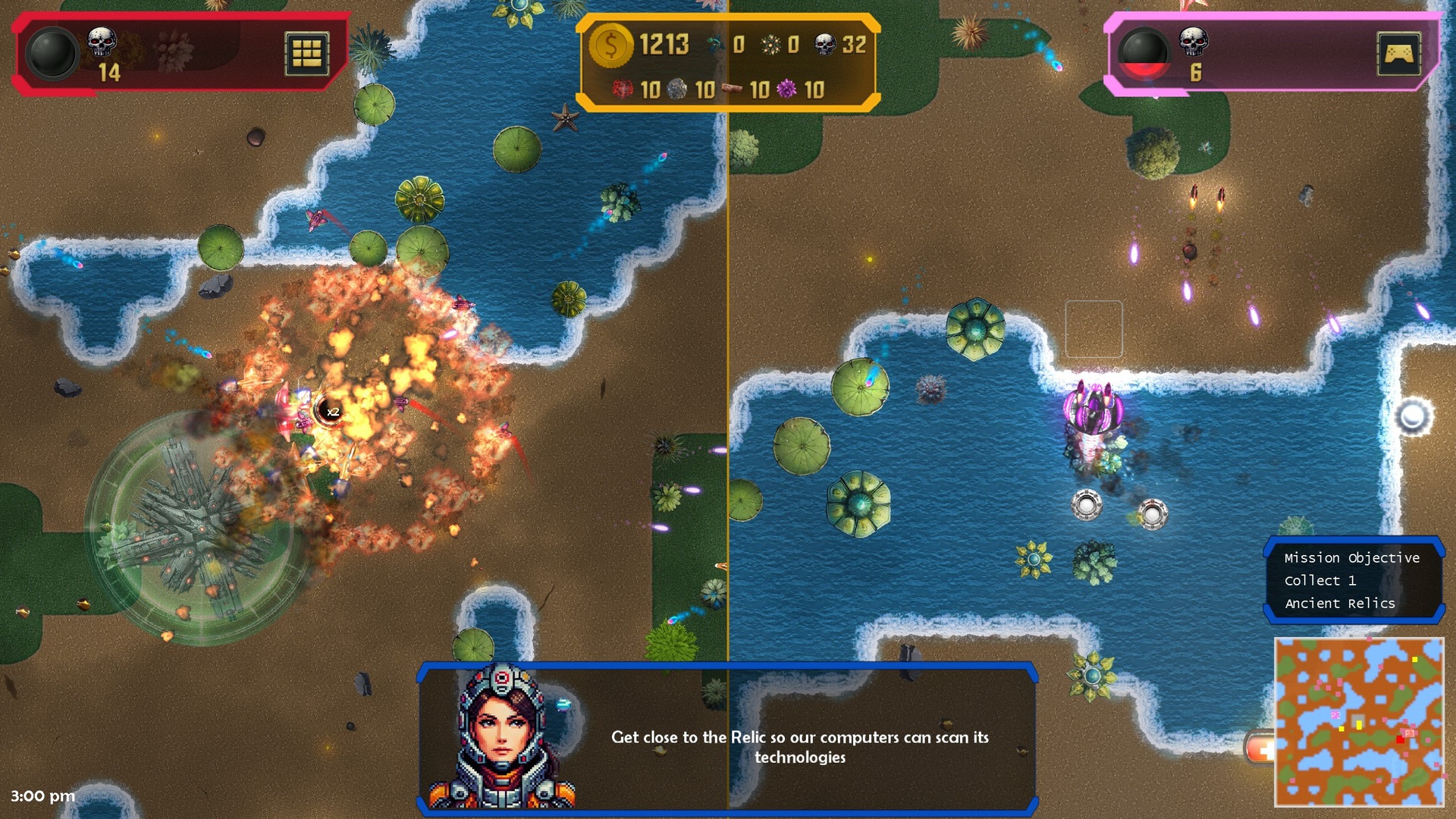Screen dimensions: 1456x819
Task: Click the flower seed resource counter icon
Action: [x=772, y=44]
